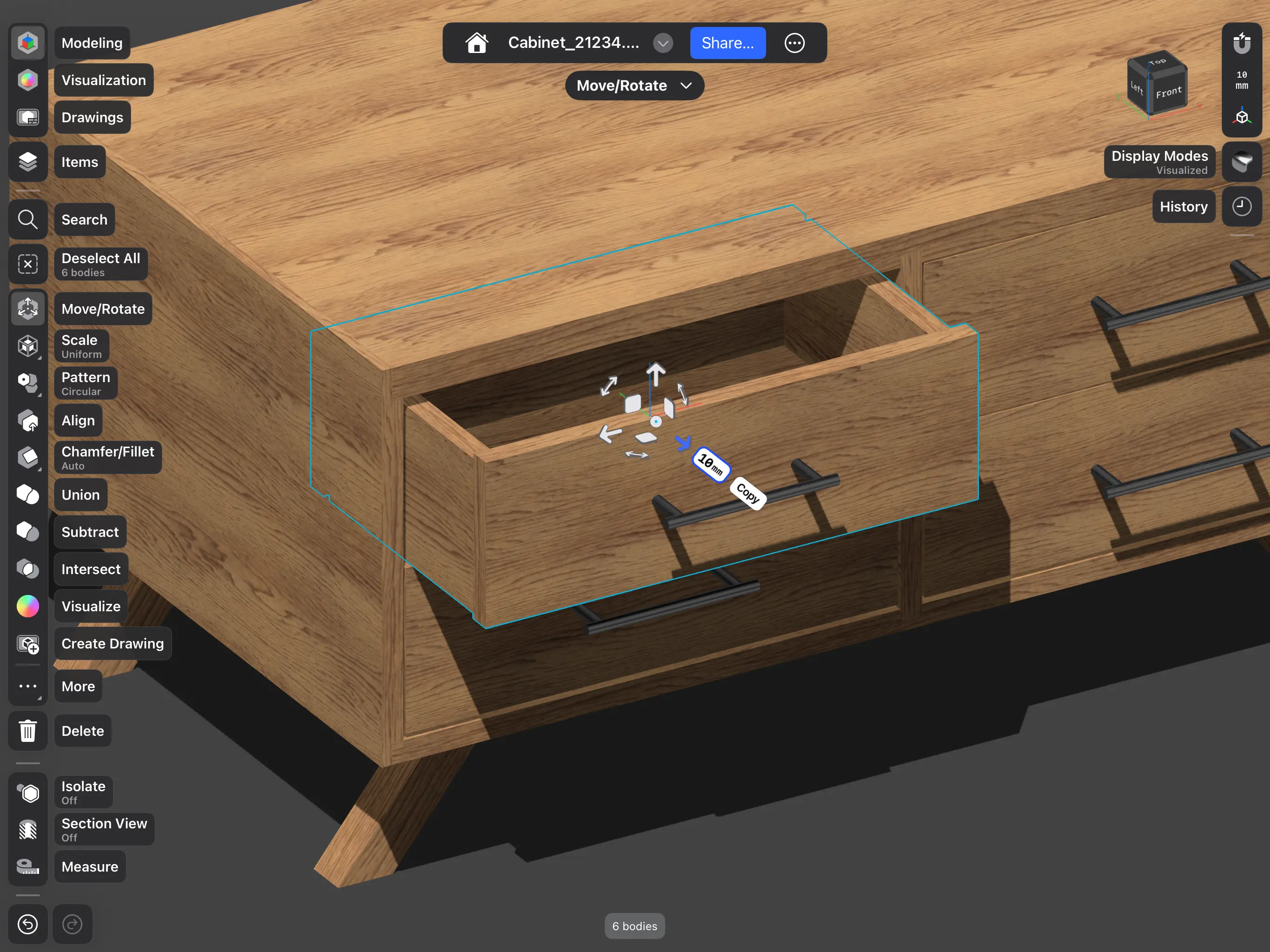Image resolution: width=1270 pixels, height=952 pixels.
Task: Open the three-dot overflow menu
Action: coord(794,42)
